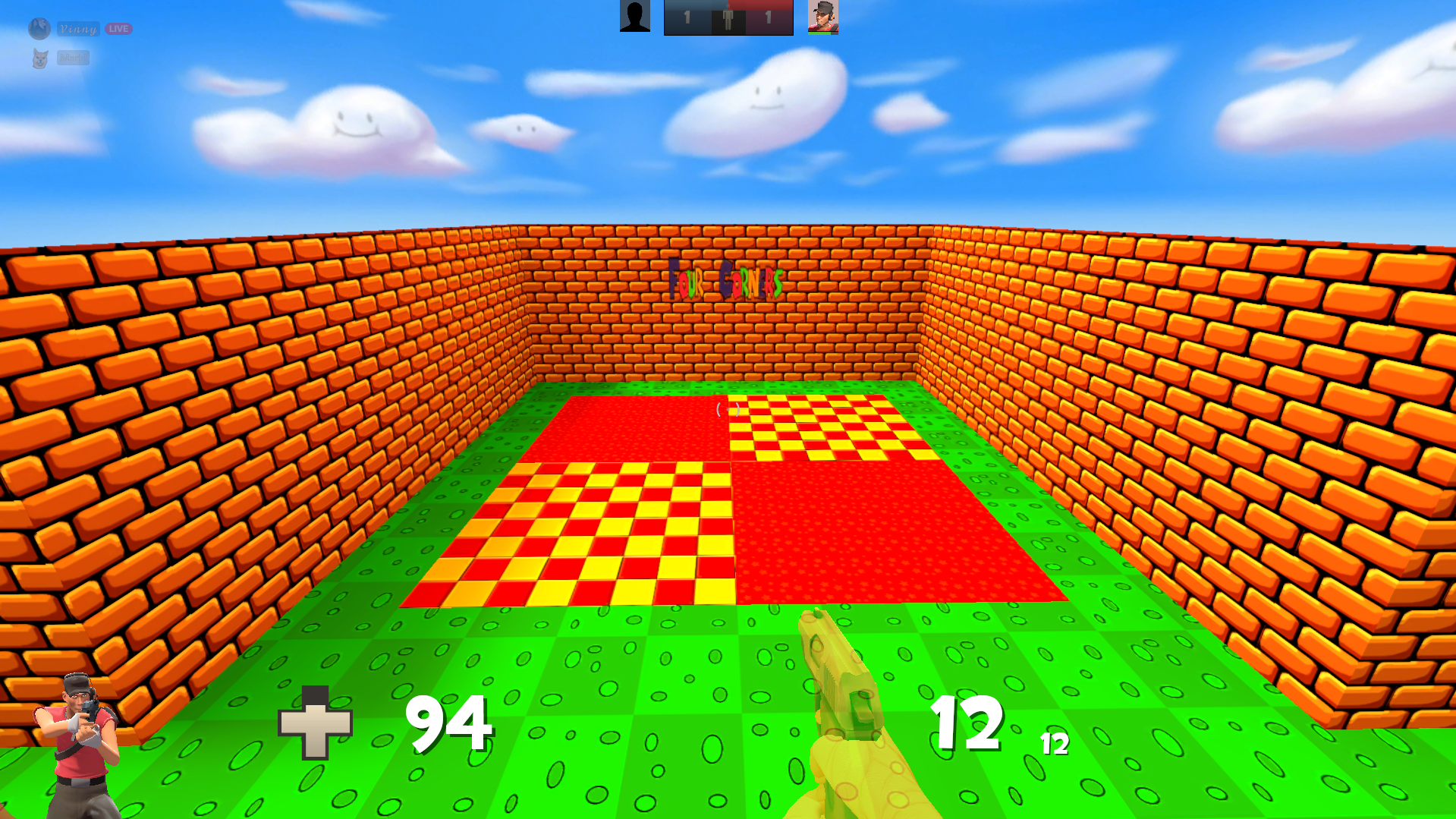Click the dog avatar next to Mark!
1456x819 pixels.
click(x=39, y=57)
